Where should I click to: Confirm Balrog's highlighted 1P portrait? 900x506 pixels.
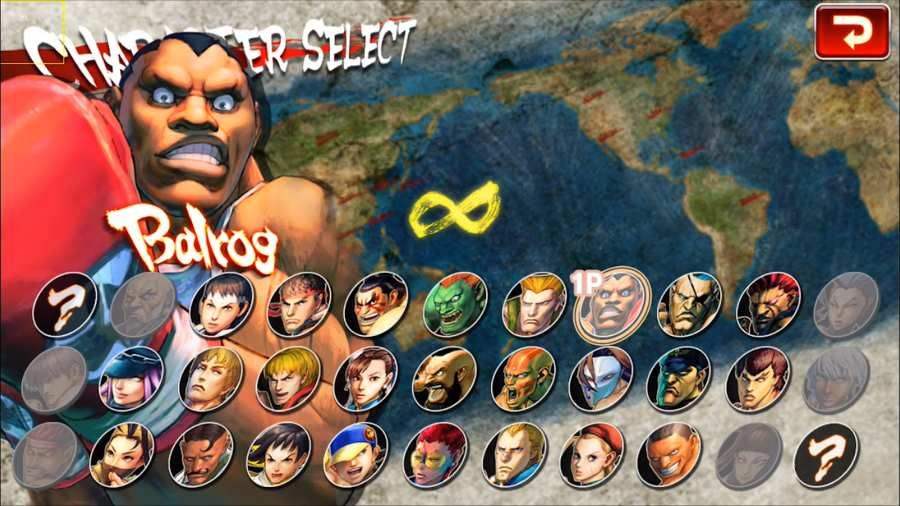(x=611, y=303)
